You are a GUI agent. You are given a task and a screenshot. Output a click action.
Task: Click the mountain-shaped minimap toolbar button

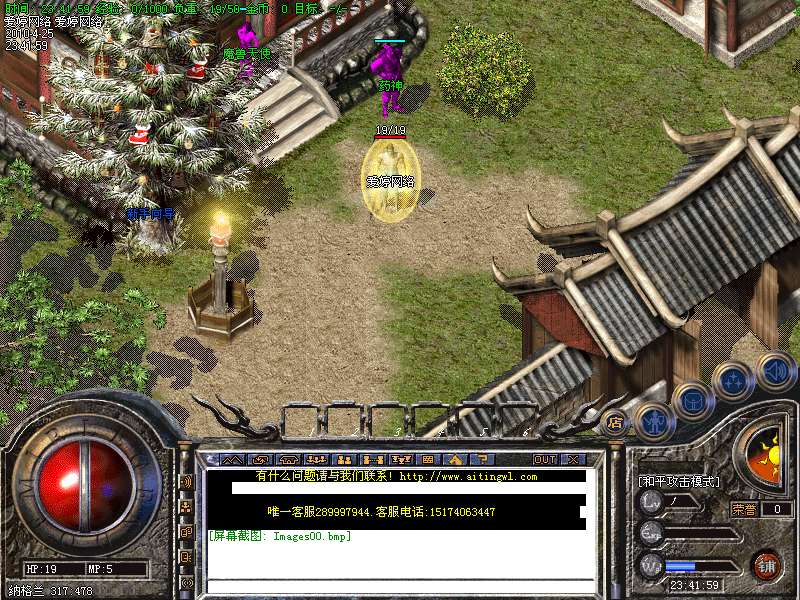click(231, 459)
